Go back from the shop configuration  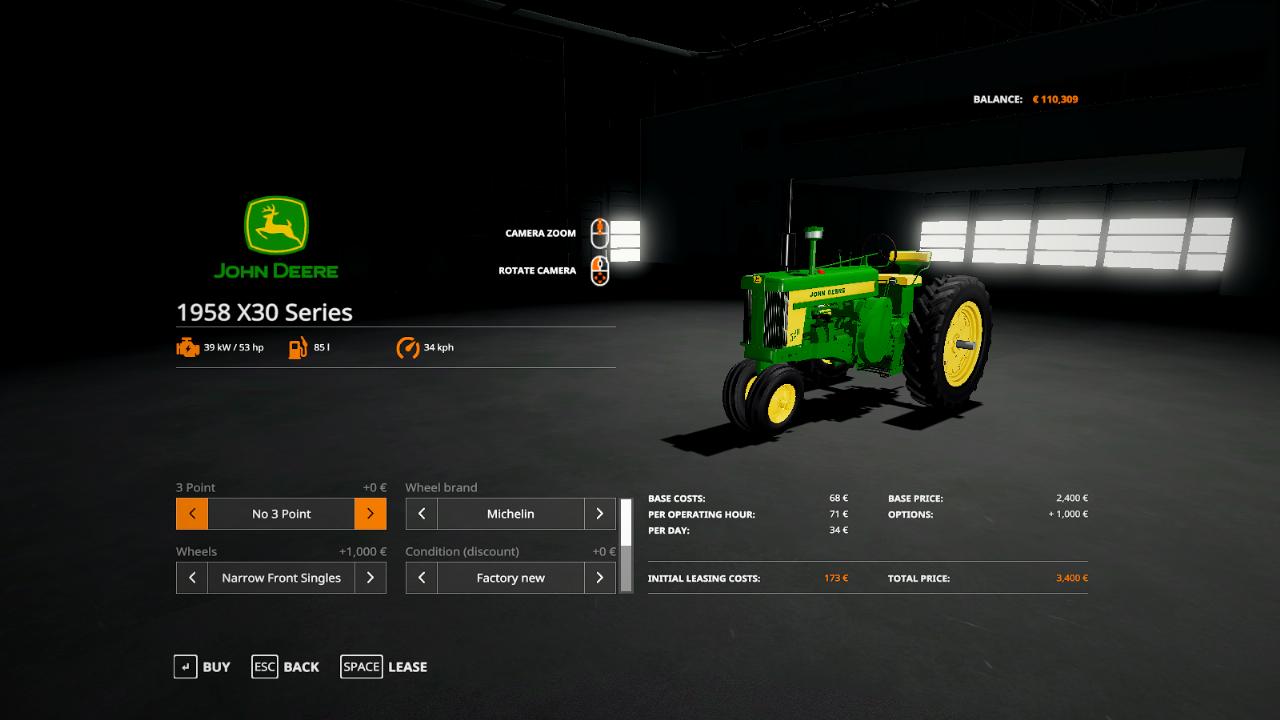(286, 667)
